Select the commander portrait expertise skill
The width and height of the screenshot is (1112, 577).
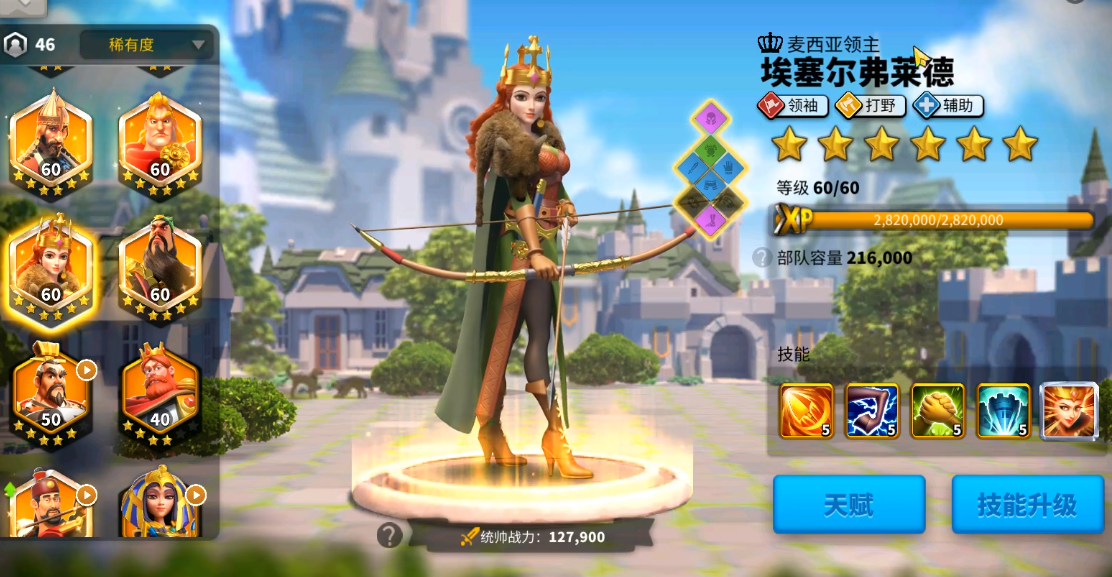1069,411
